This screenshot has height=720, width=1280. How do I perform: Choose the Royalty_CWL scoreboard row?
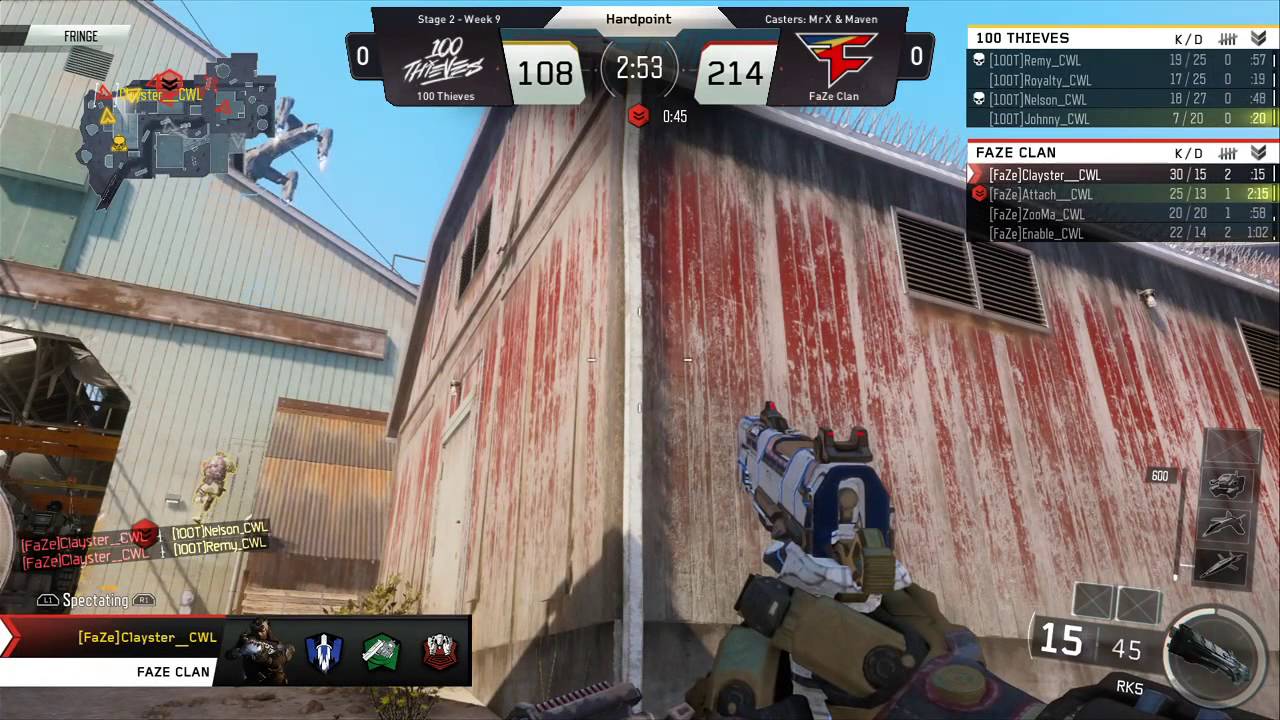1040,80
